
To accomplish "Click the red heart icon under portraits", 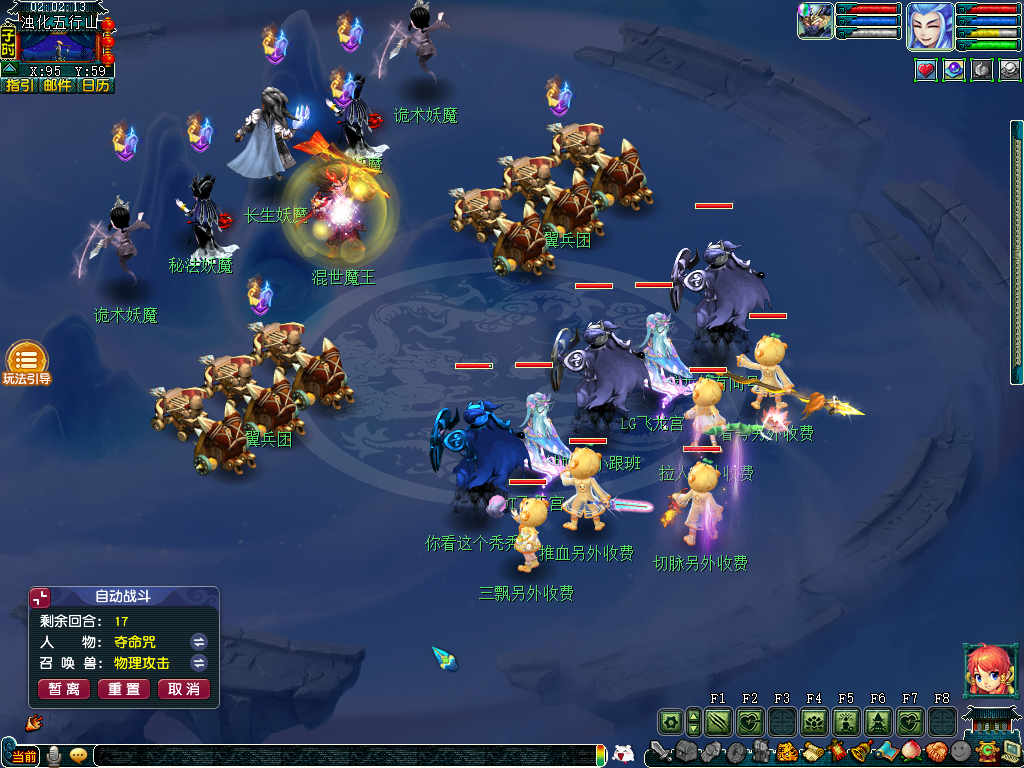I will (926, 70).
